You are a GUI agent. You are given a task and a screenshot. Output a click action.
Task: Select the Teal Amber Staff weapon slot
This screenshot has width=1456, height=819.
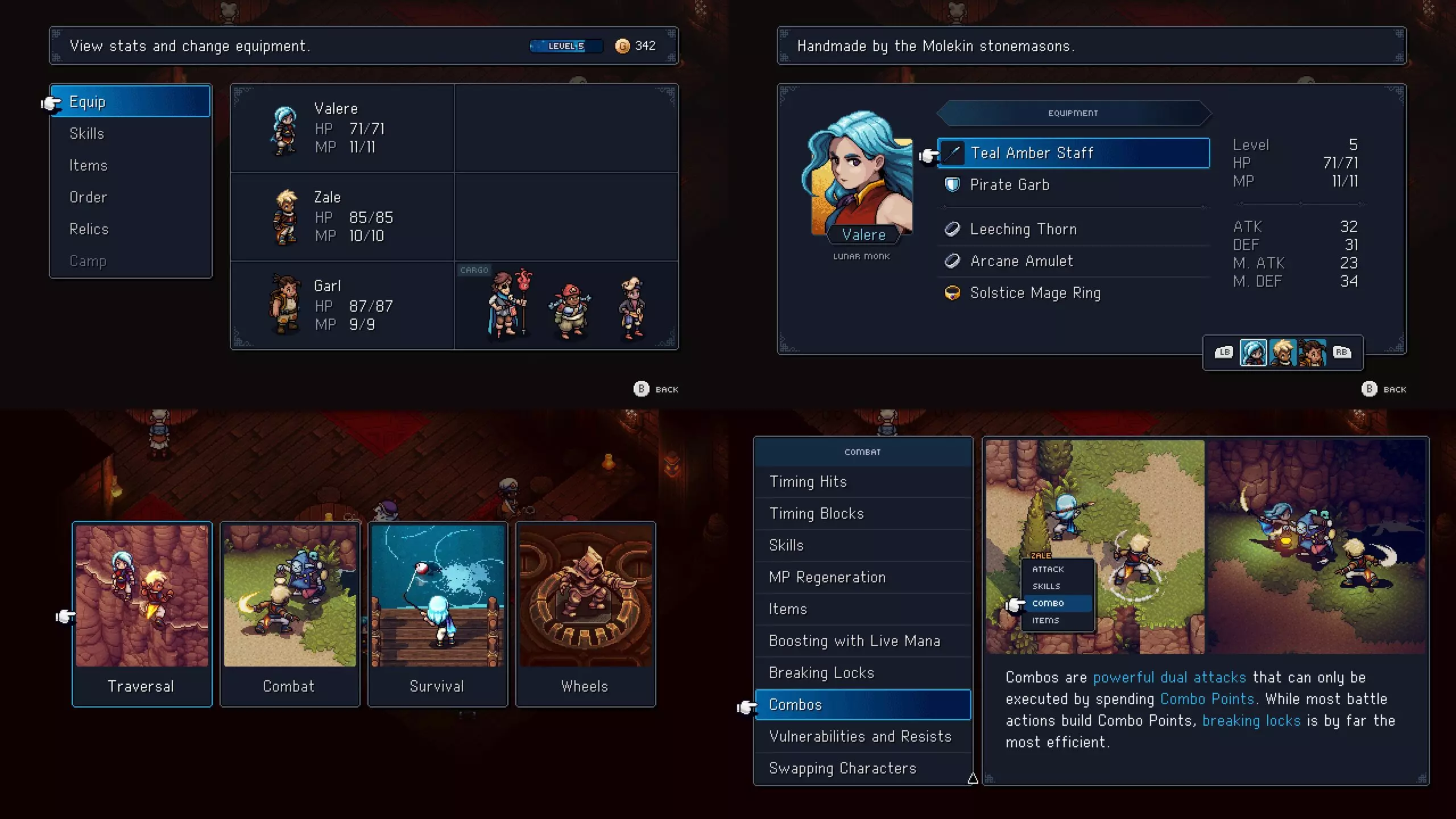(x=1073, y=153)
